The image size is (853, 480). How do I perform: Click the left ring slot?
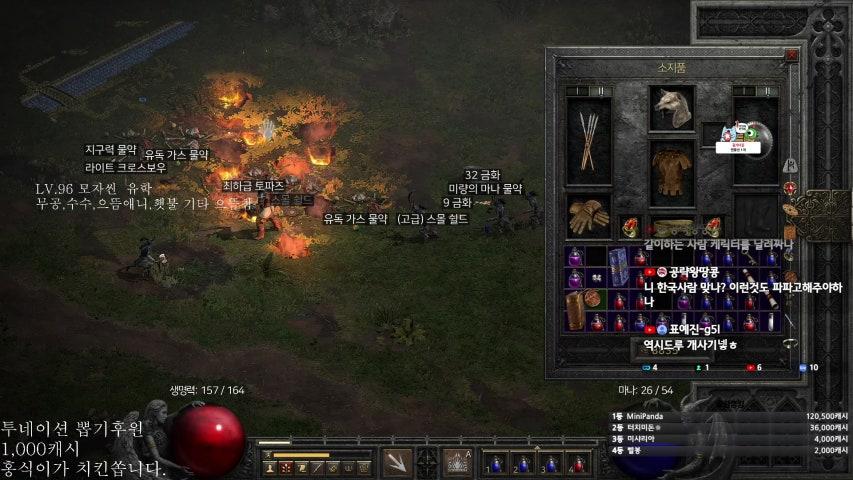pyautogui.click(x=630, y=227)
